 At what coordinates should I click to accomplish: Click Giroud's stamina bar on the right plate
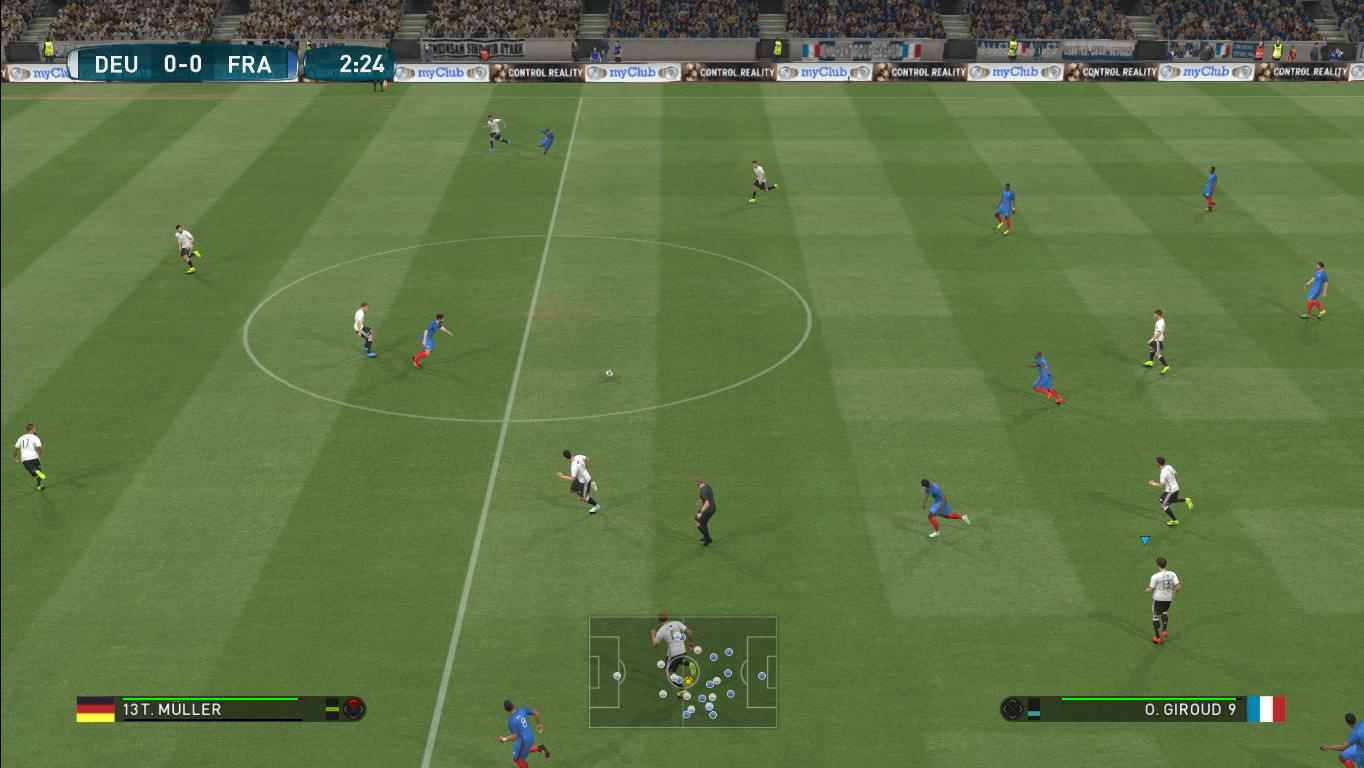[x=1149, y=699]
